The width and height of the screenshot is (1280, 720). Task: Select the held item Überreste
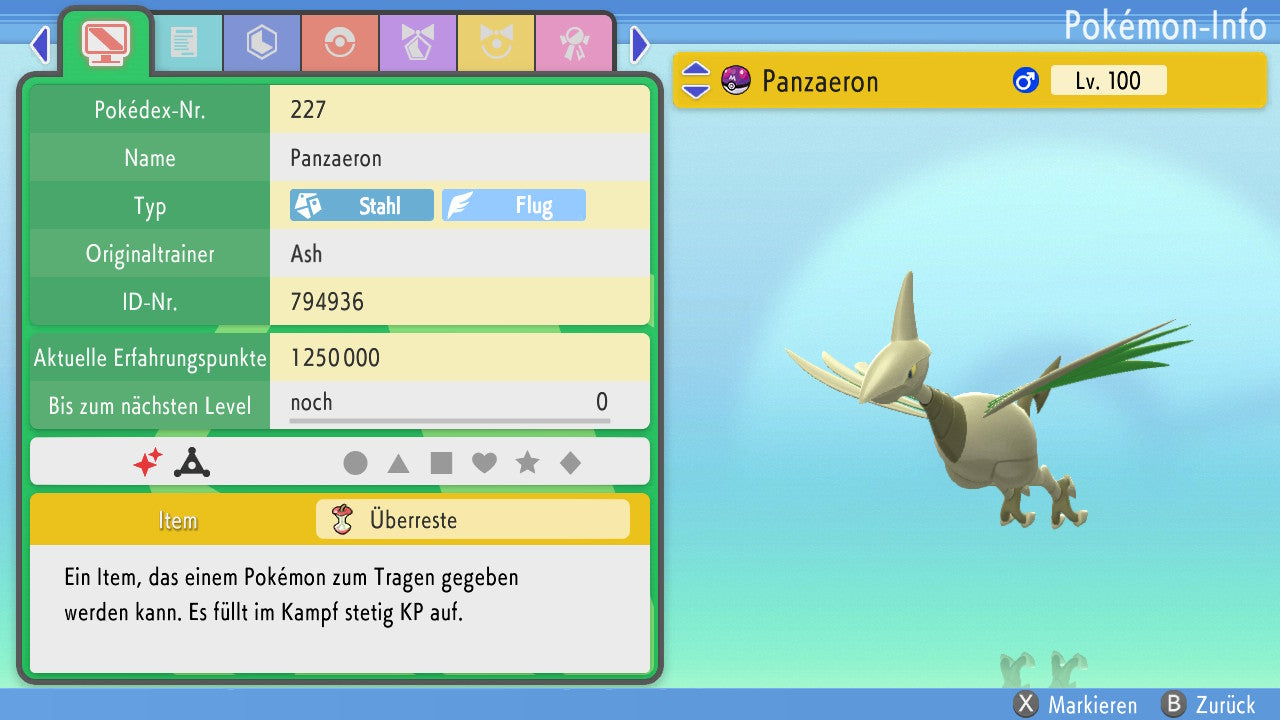click(472, 520)
